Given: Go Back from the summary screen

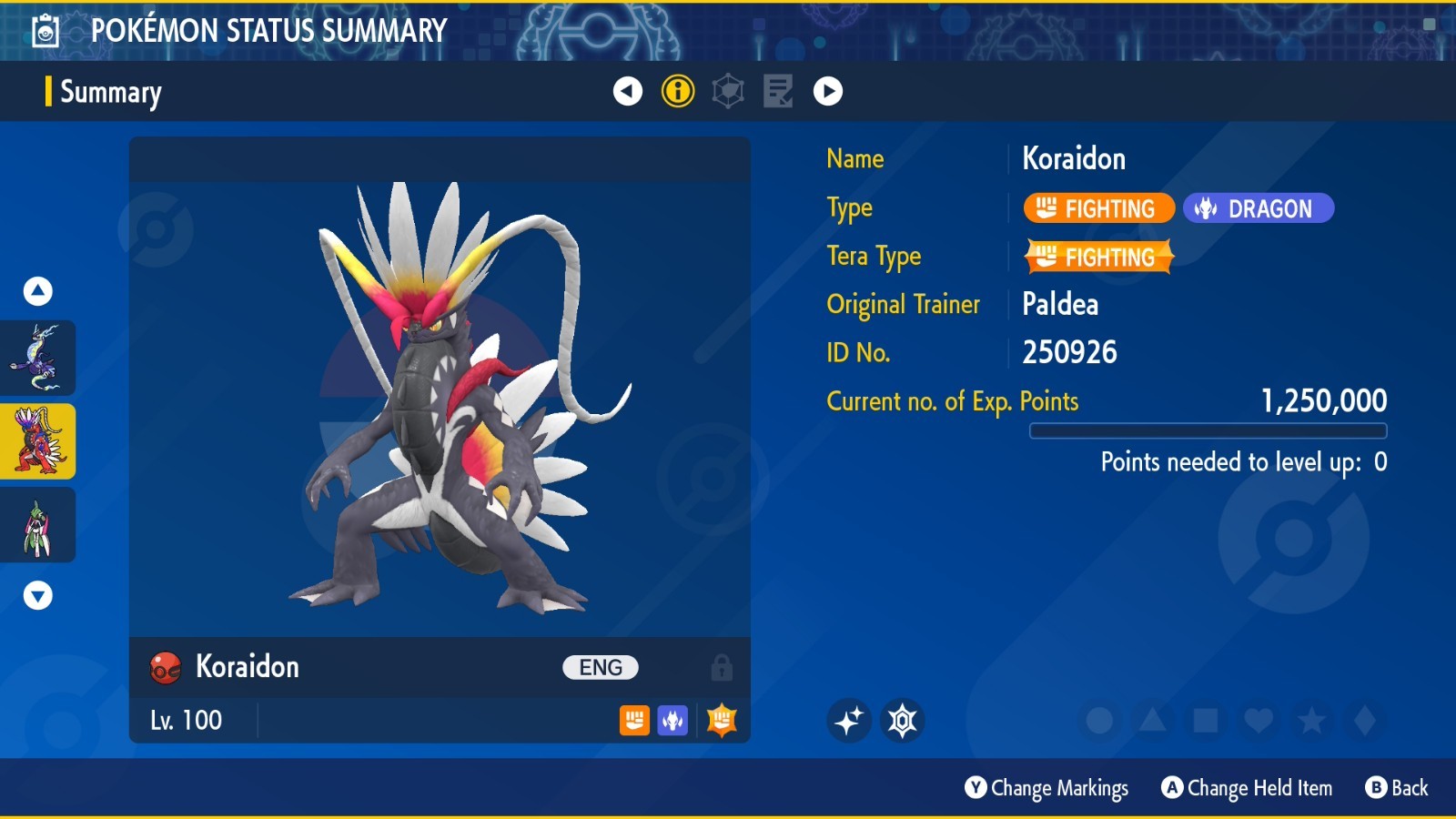Looking at the screenshot, I should (1397, 788).
